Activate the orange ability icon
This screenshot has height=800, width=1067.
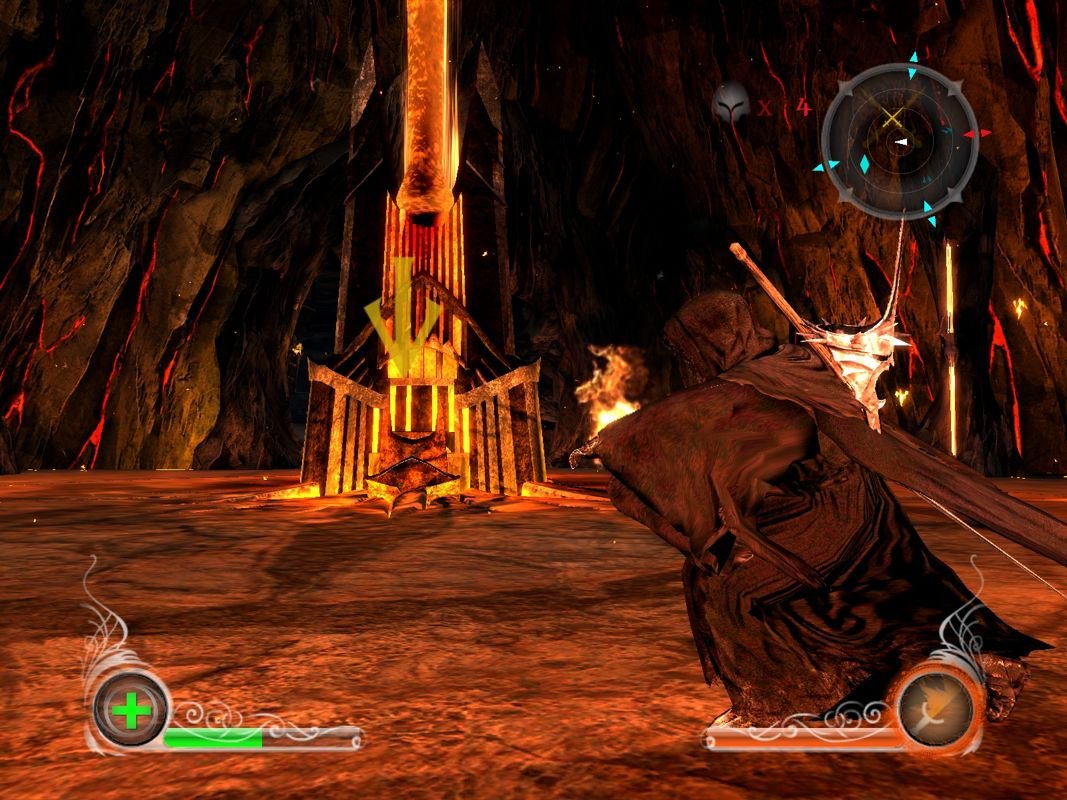pyautogui.click(x=935, y=708)
